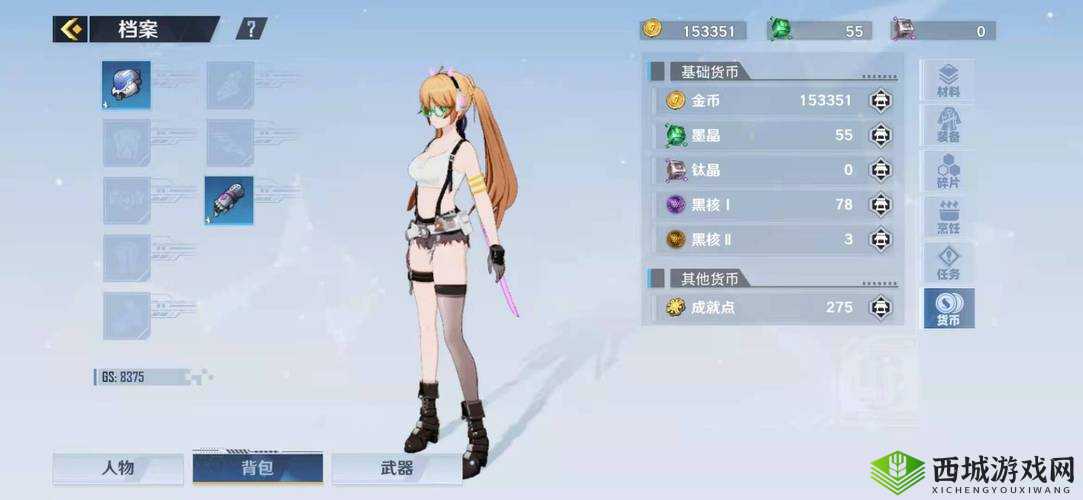The image size is (1083, 500).
Task: Click the hexagon button beside 钛晶
Action: pyautogui.click(x=880, y=170)
